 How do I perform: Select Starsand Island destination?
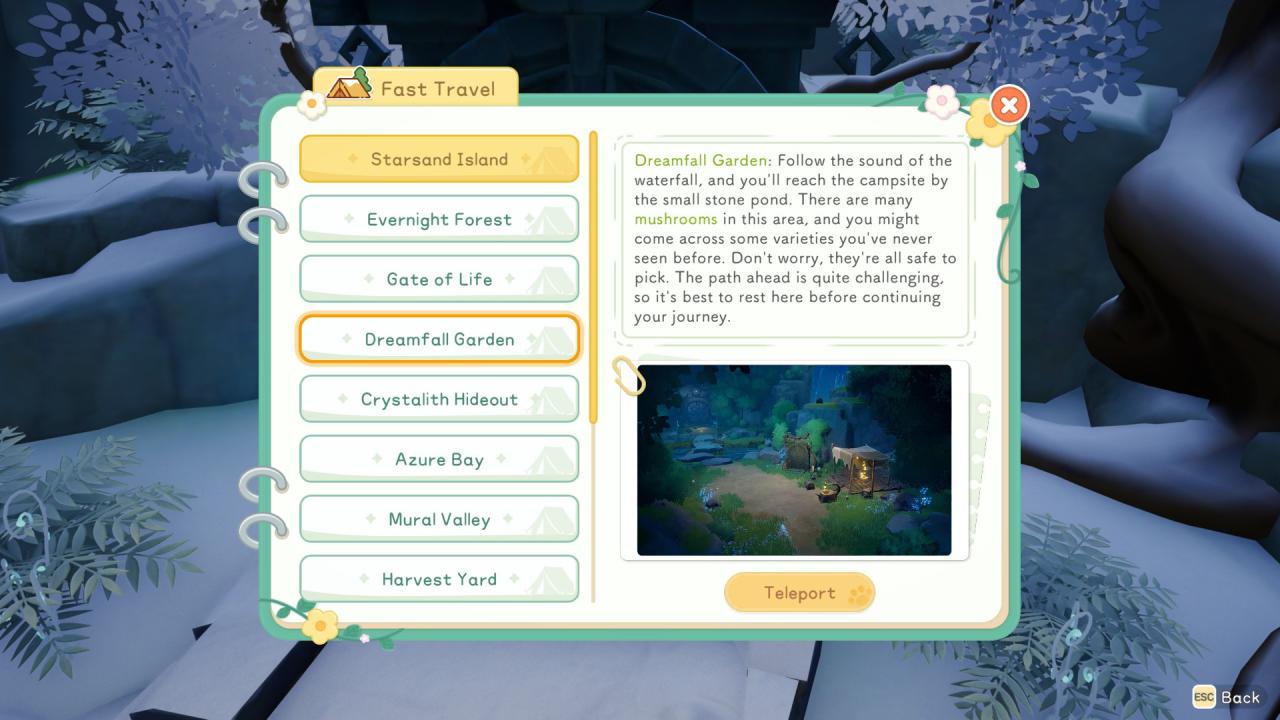(439, 159)
